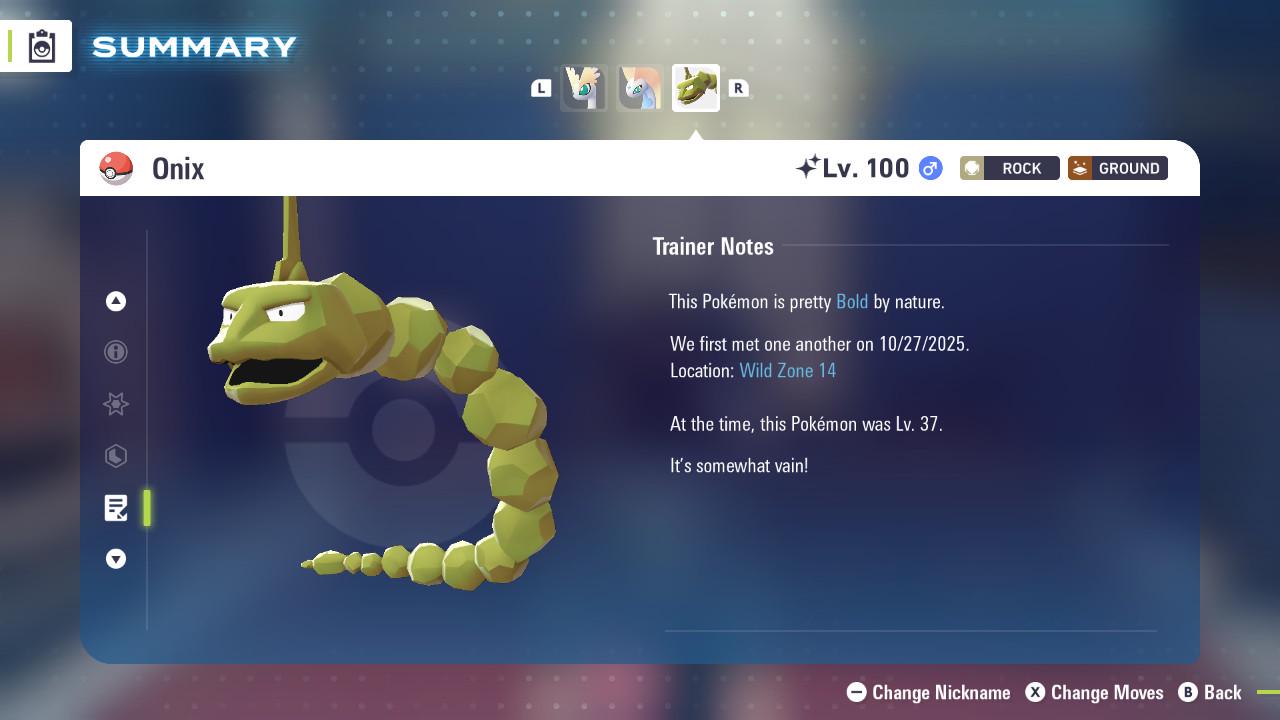The width and height of the screenshot is (1280, 720).
Task: Click the Poké Ball icon beside Onix
Action: click(117, 168)
